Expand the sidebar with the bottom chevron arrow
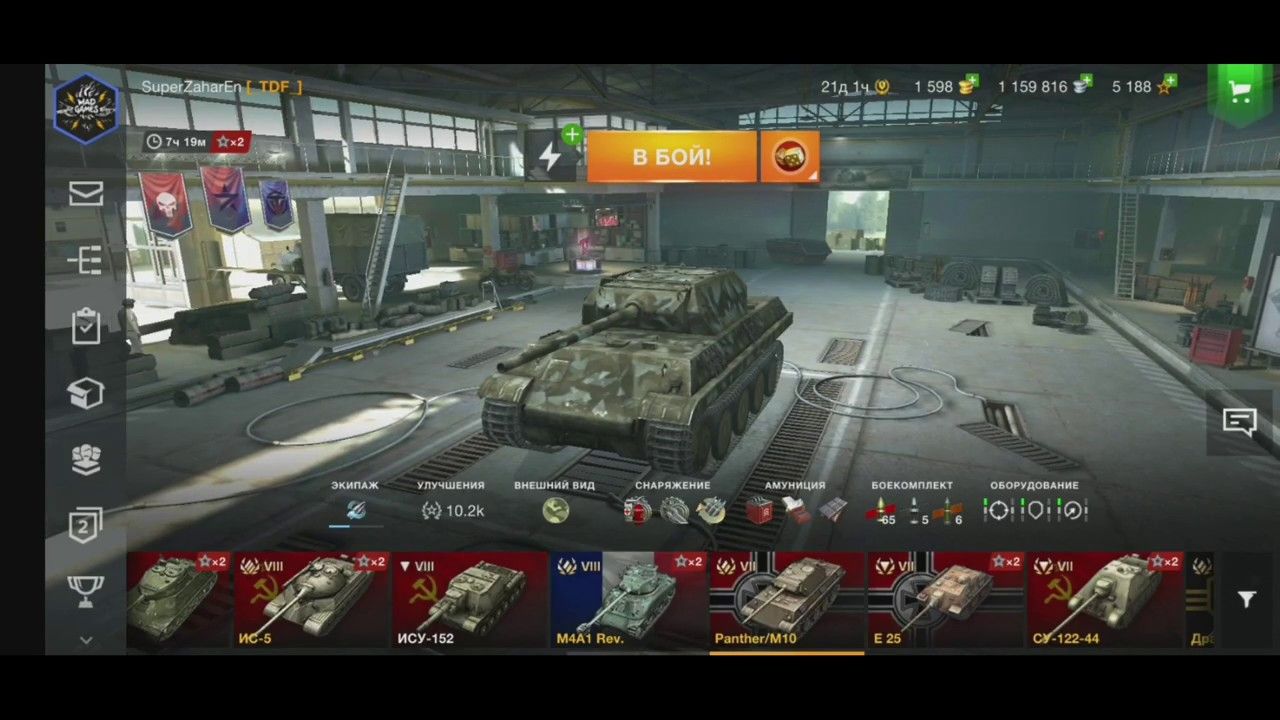The image size is (1280, 720). (x=85, y=641)
